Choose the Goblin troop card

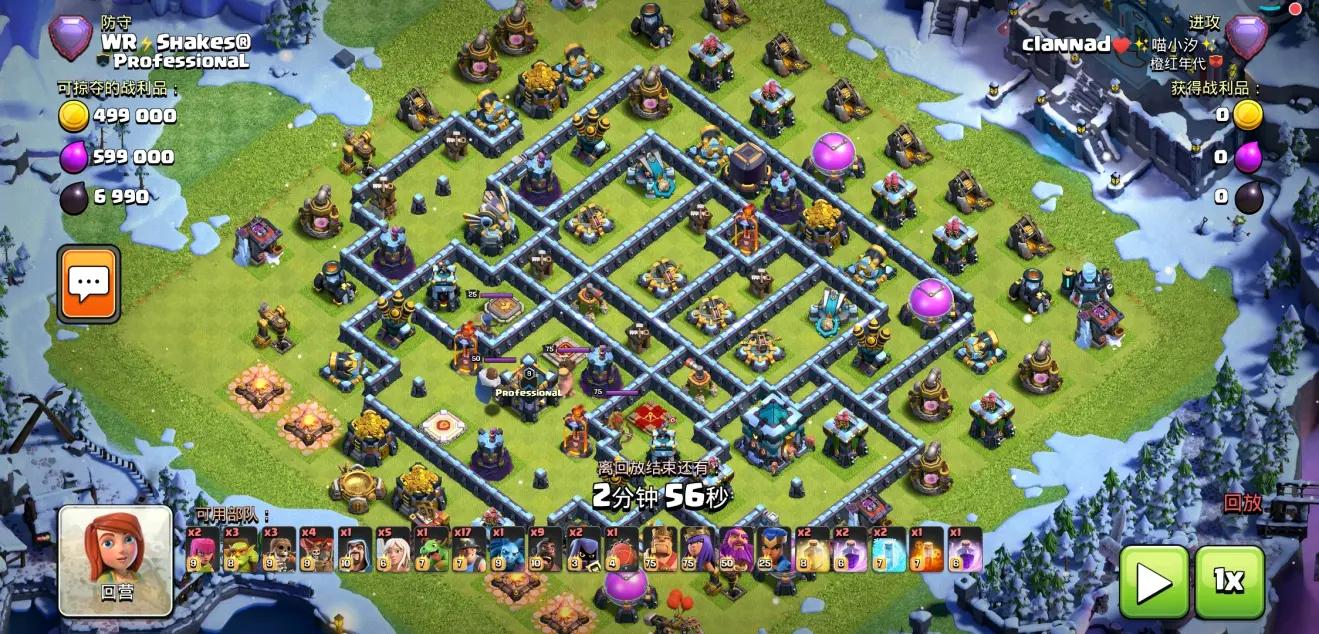pos(240,550)
